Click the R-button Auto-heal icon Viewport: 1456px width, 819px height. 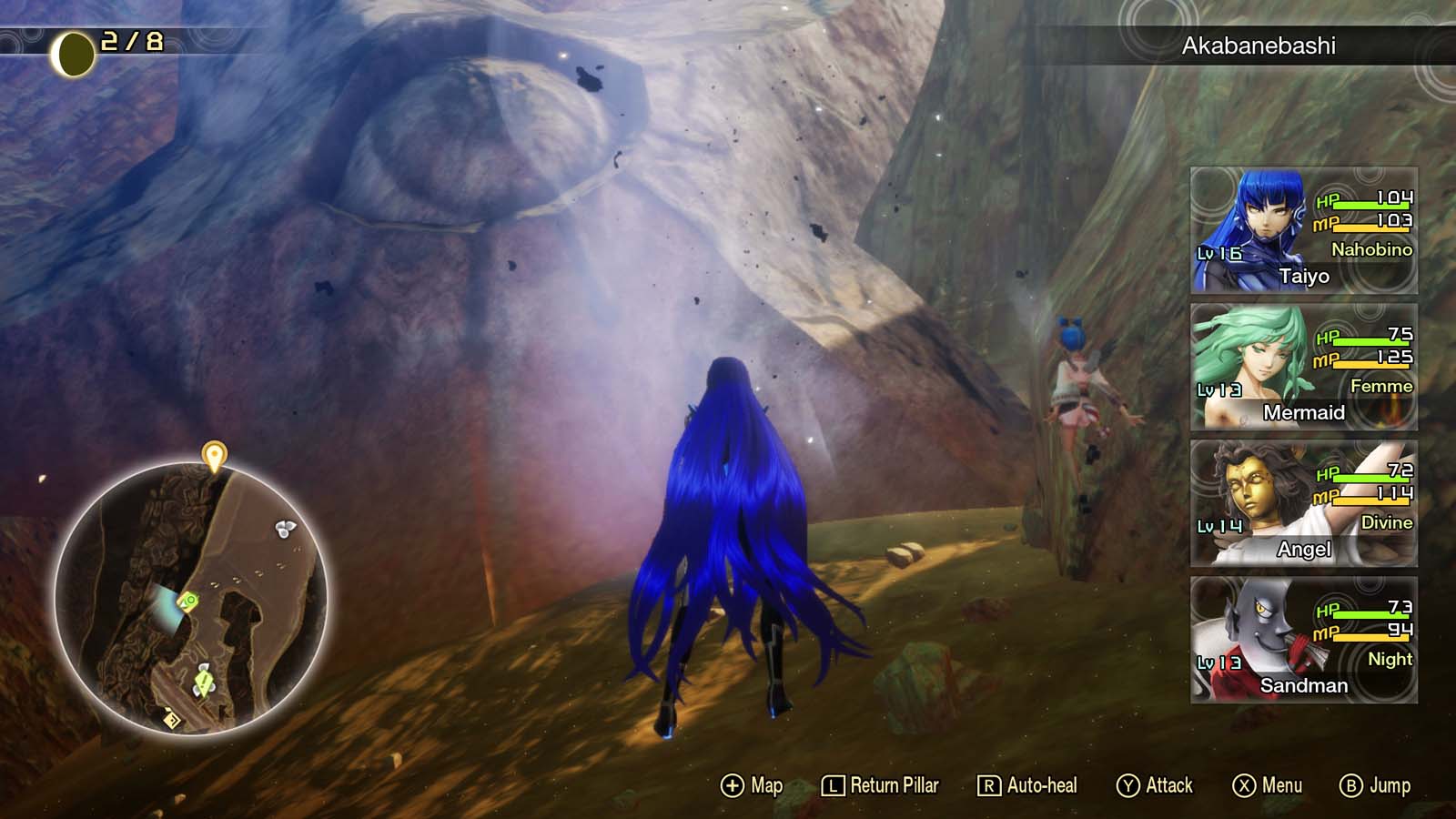tap(987, 784)
